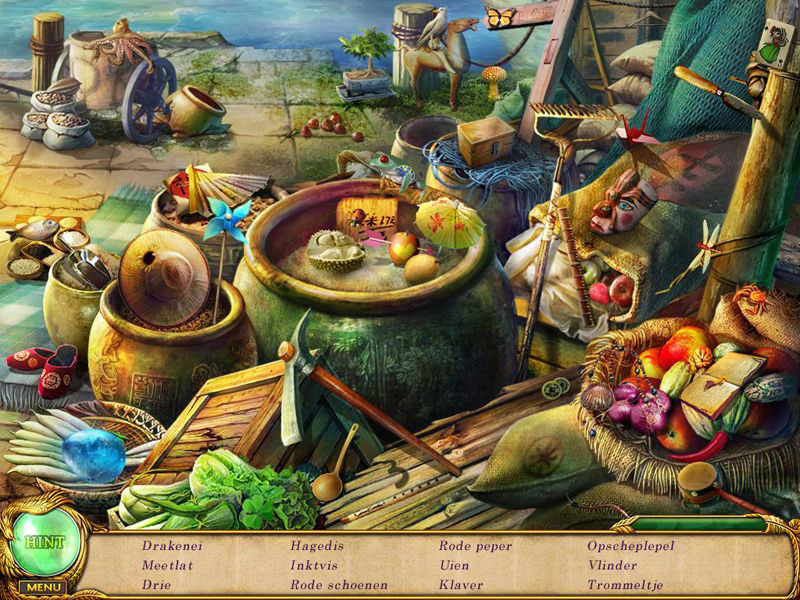This screenshot has width=800, height=600.
Task: Select the 'Hagedis' list entry
Action: pyautogui.click(x=316, y=546)
